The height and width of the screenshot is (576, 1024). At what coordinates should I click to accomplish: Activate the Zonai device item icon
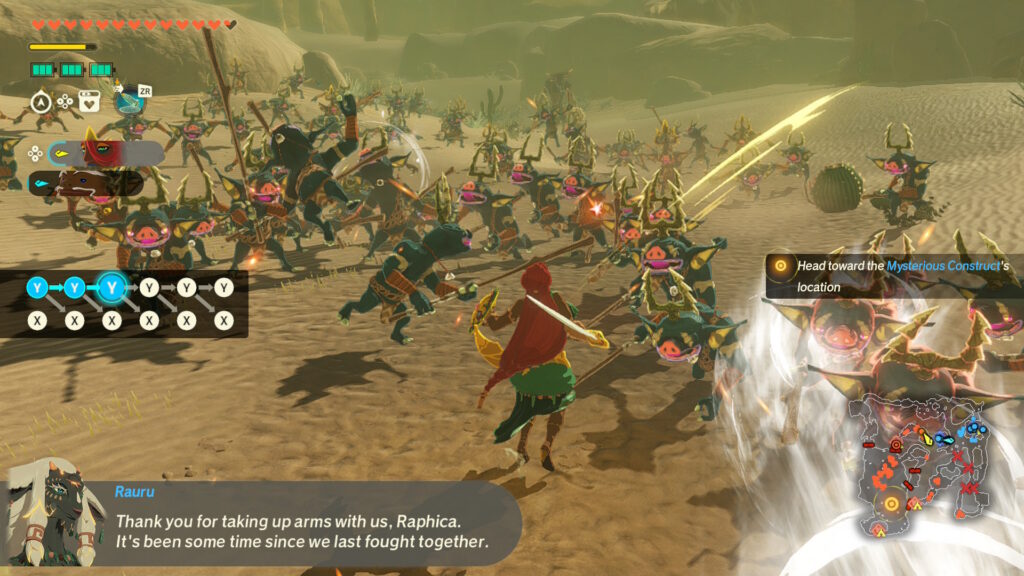click(128, 101)
